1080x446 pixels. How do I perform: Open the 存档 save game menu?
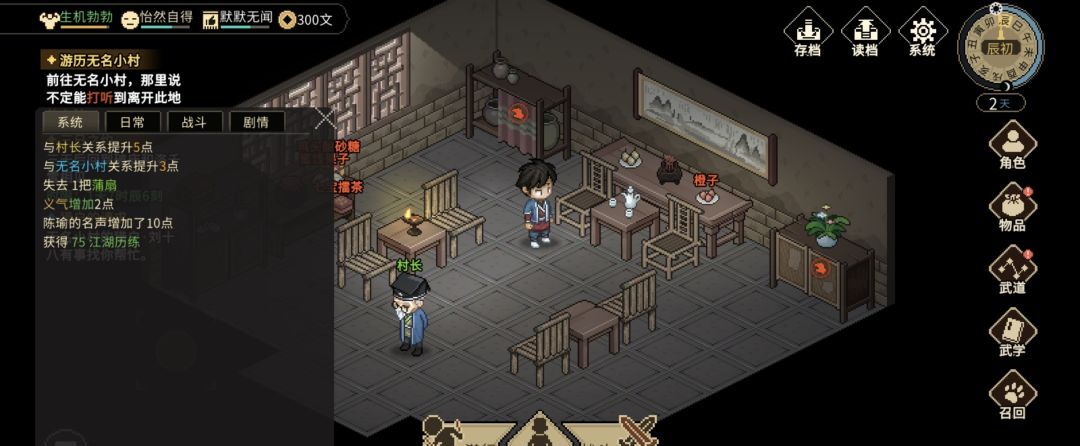[x=807, y=32]
